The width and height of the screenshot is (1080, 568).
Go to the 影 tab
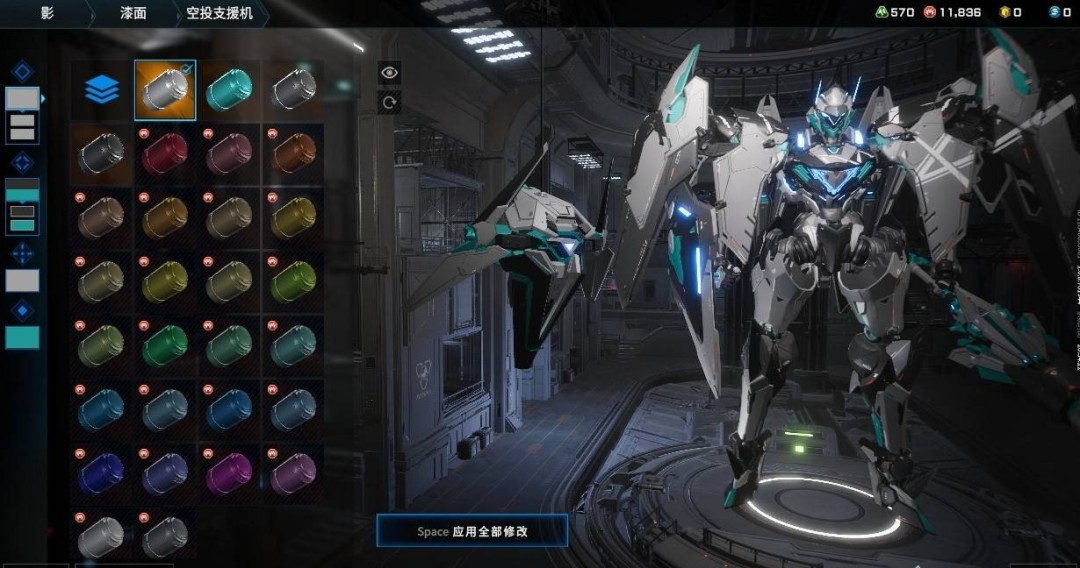47,13
